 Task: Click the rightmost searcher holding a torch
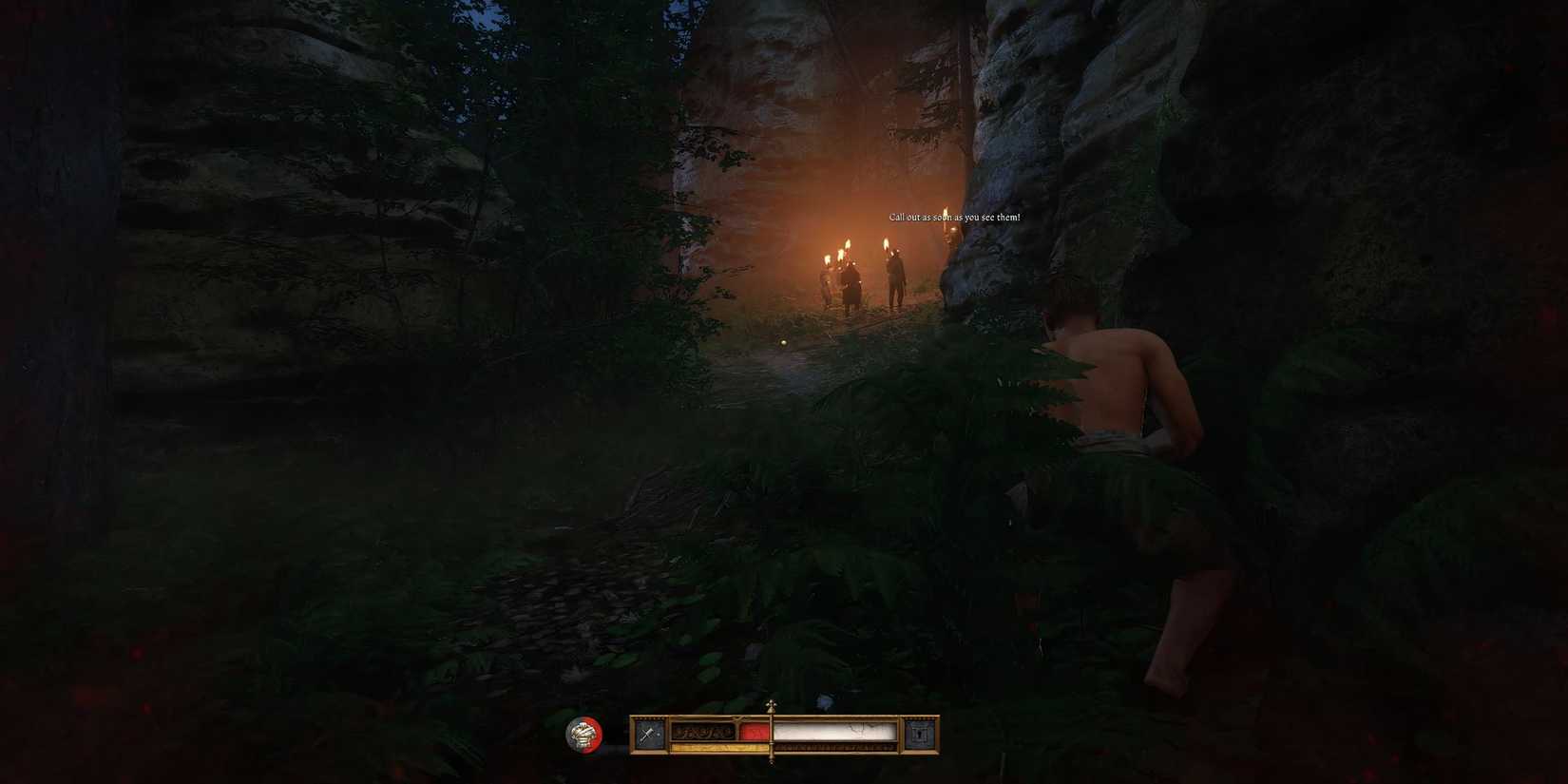[x=896, y=282]
